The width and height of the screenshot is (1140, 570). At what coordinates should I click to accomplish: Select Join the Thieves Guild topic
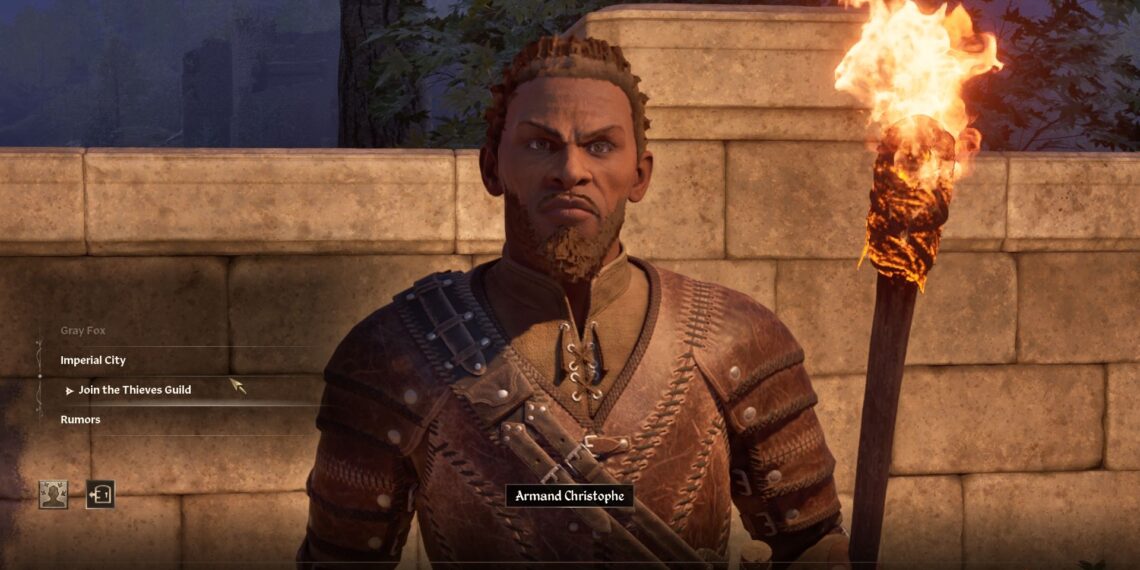coord(134,390)
